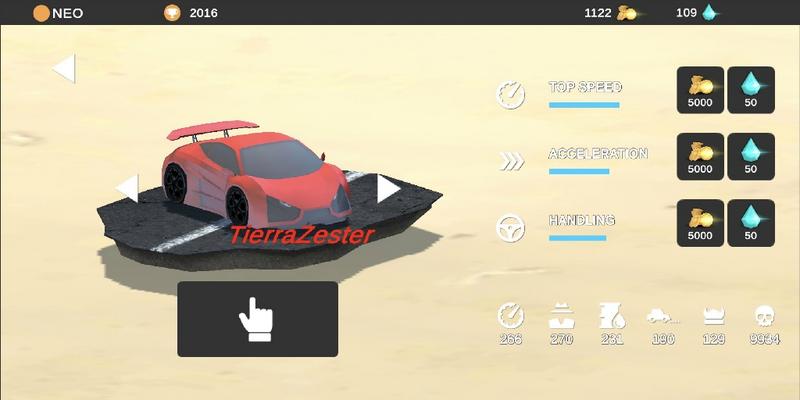Upgrade Handling with 50 gems
The width and height of the screenshot is (800, 400).
751,223
